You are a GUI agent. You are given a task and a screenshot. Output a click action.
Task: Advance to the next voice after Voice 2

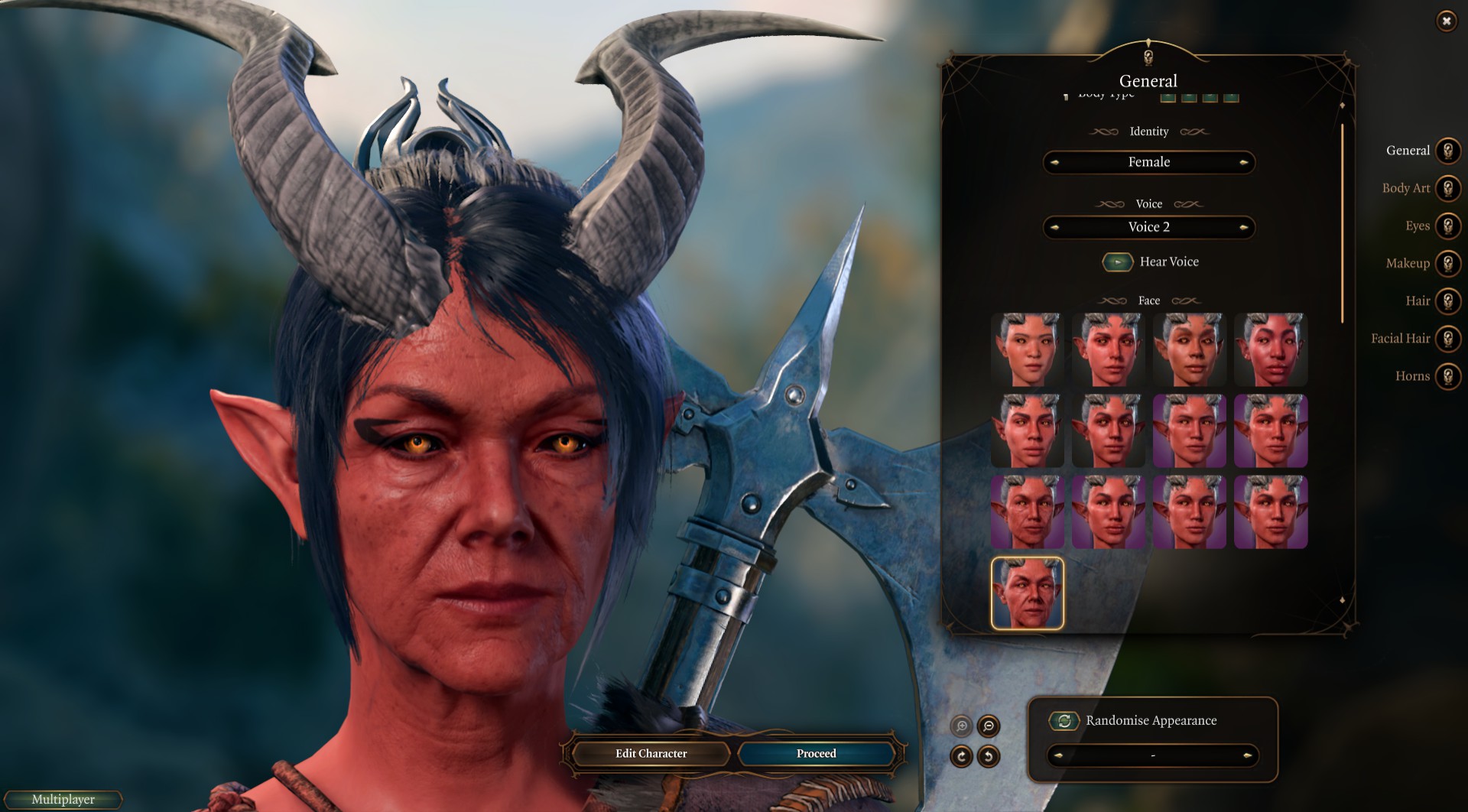[x=1244, y=227]
